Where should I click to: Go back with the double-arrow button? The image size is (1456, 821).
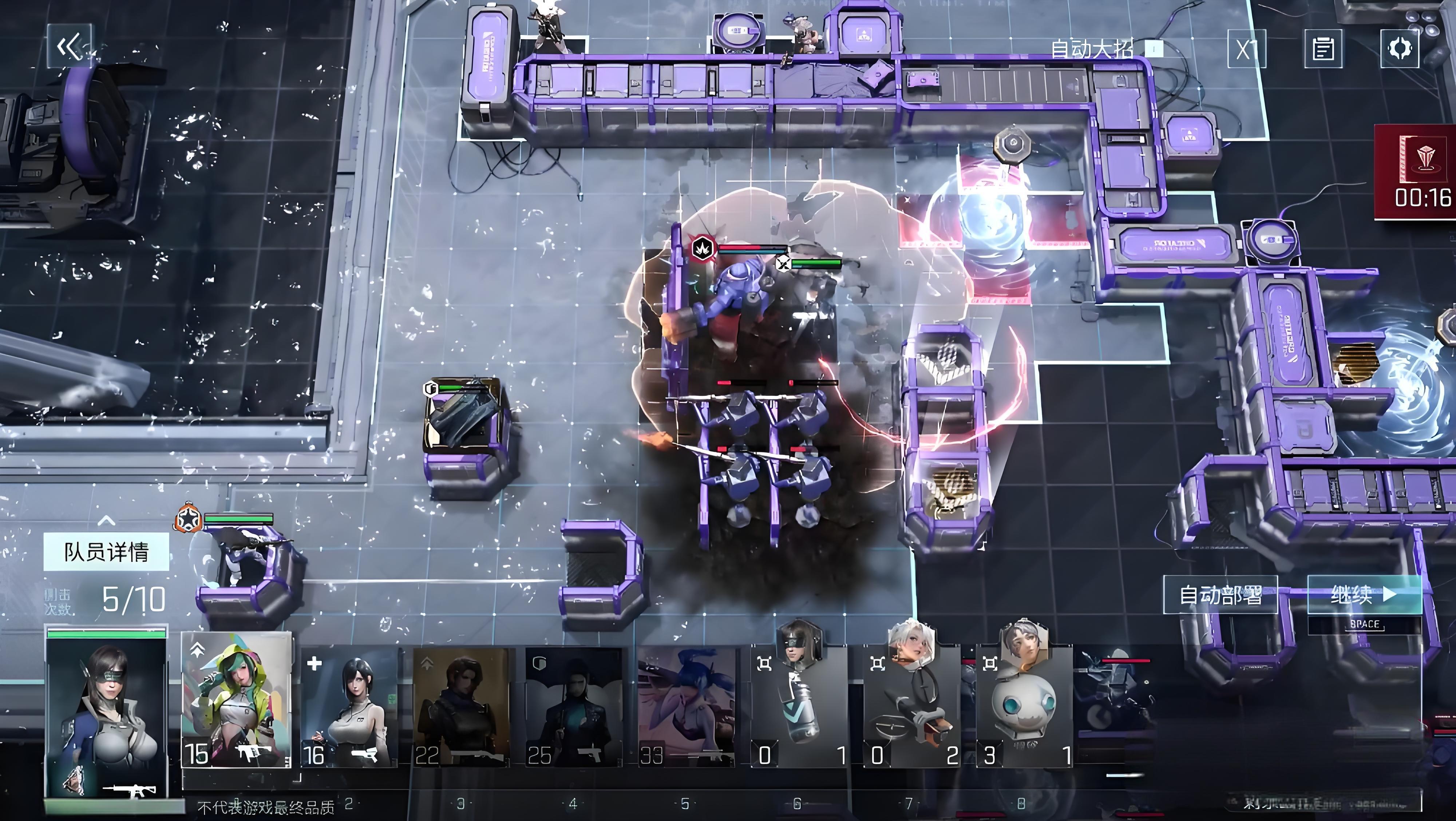tap(70, 46)
